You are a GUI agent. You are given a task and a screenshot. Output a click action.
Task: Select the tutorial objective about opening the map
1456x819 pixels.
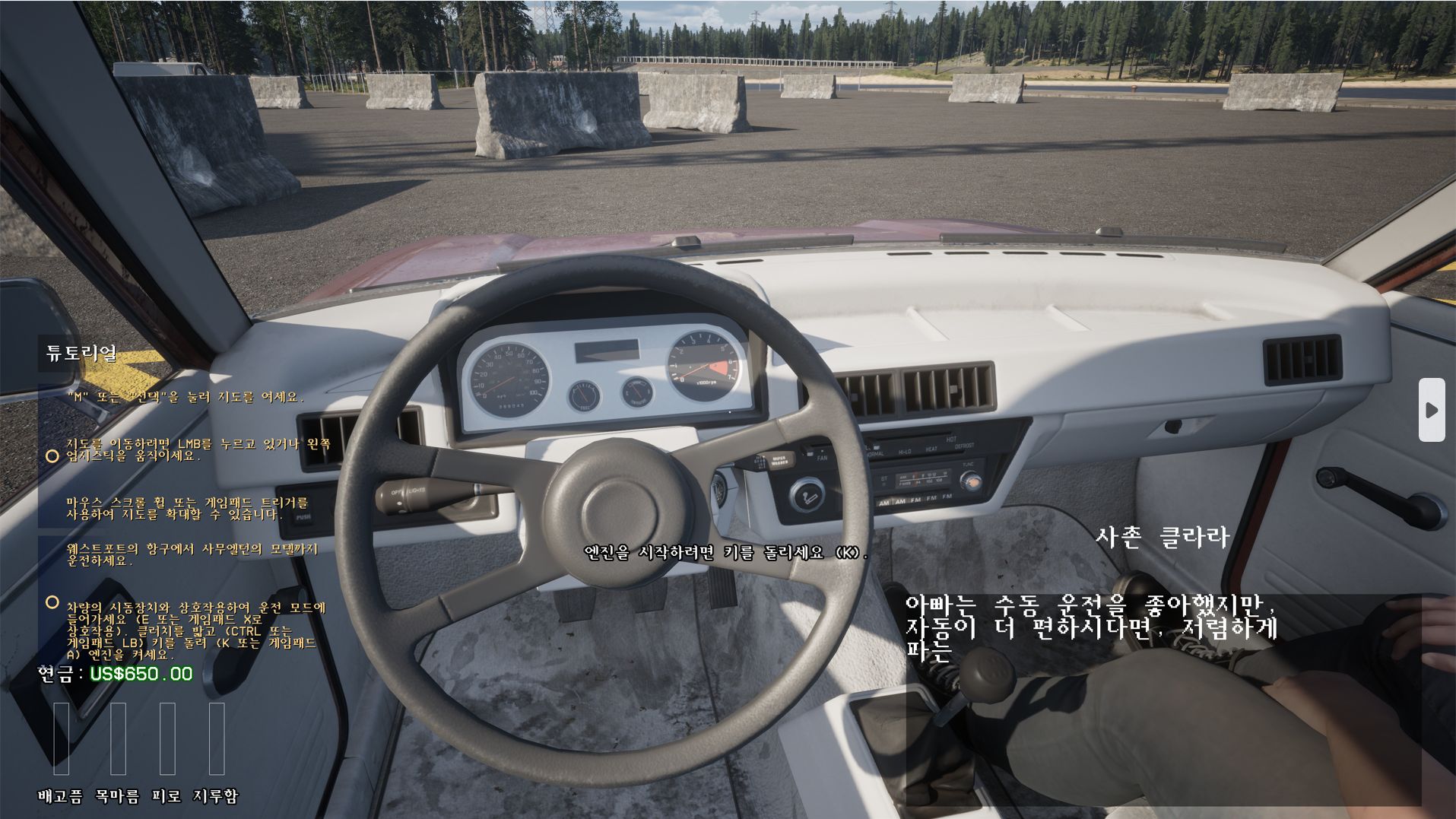pos(185,397)
